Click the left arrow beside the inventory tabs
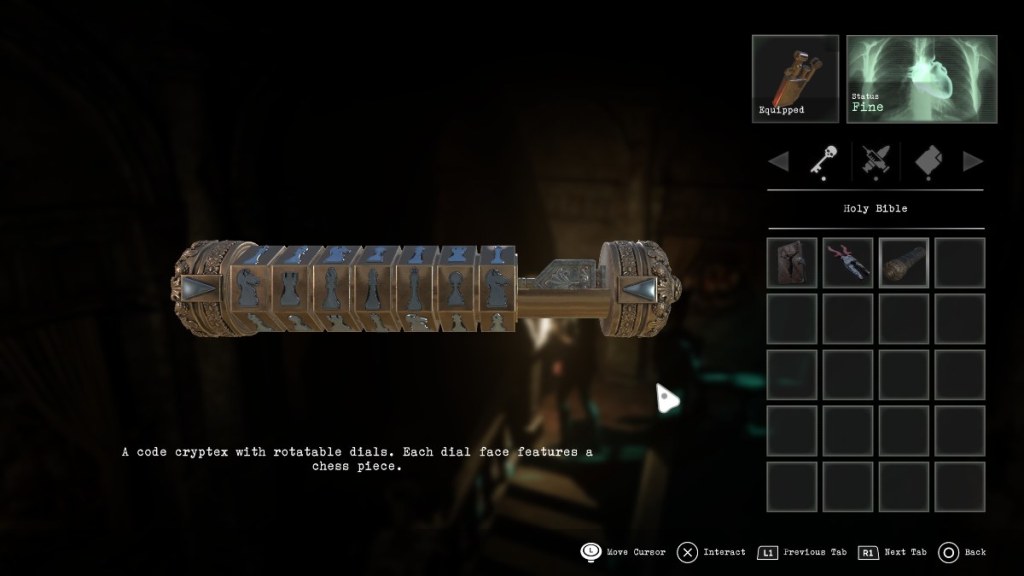The image size is (1024, 576). click(x=778, y=161)
